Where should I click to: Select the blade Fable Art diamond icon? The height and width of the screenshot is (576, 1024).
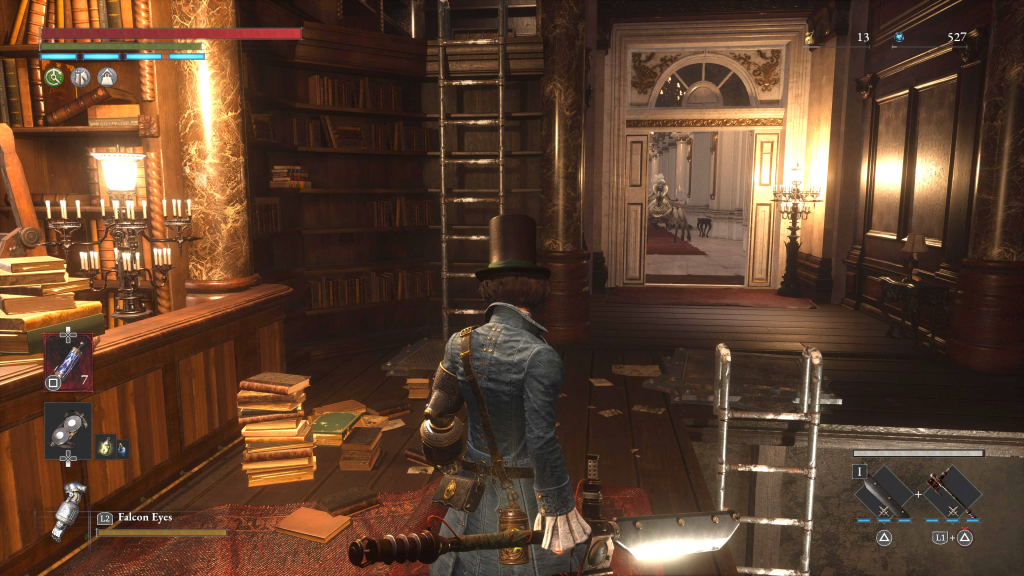pyautogui.click(x=884, y=491)
